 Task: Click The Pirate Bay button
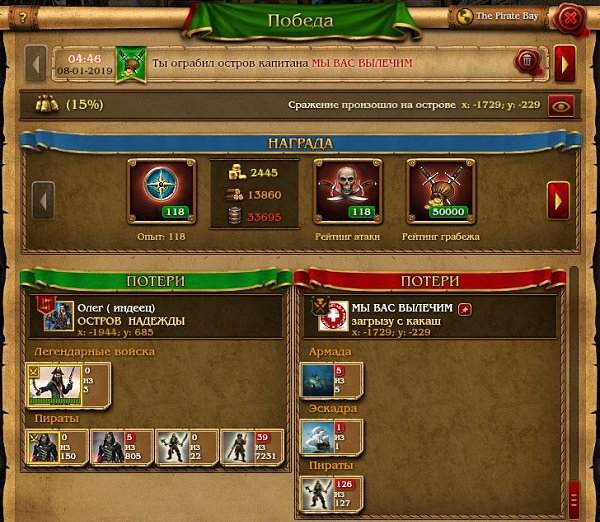[x=498, y=16]
